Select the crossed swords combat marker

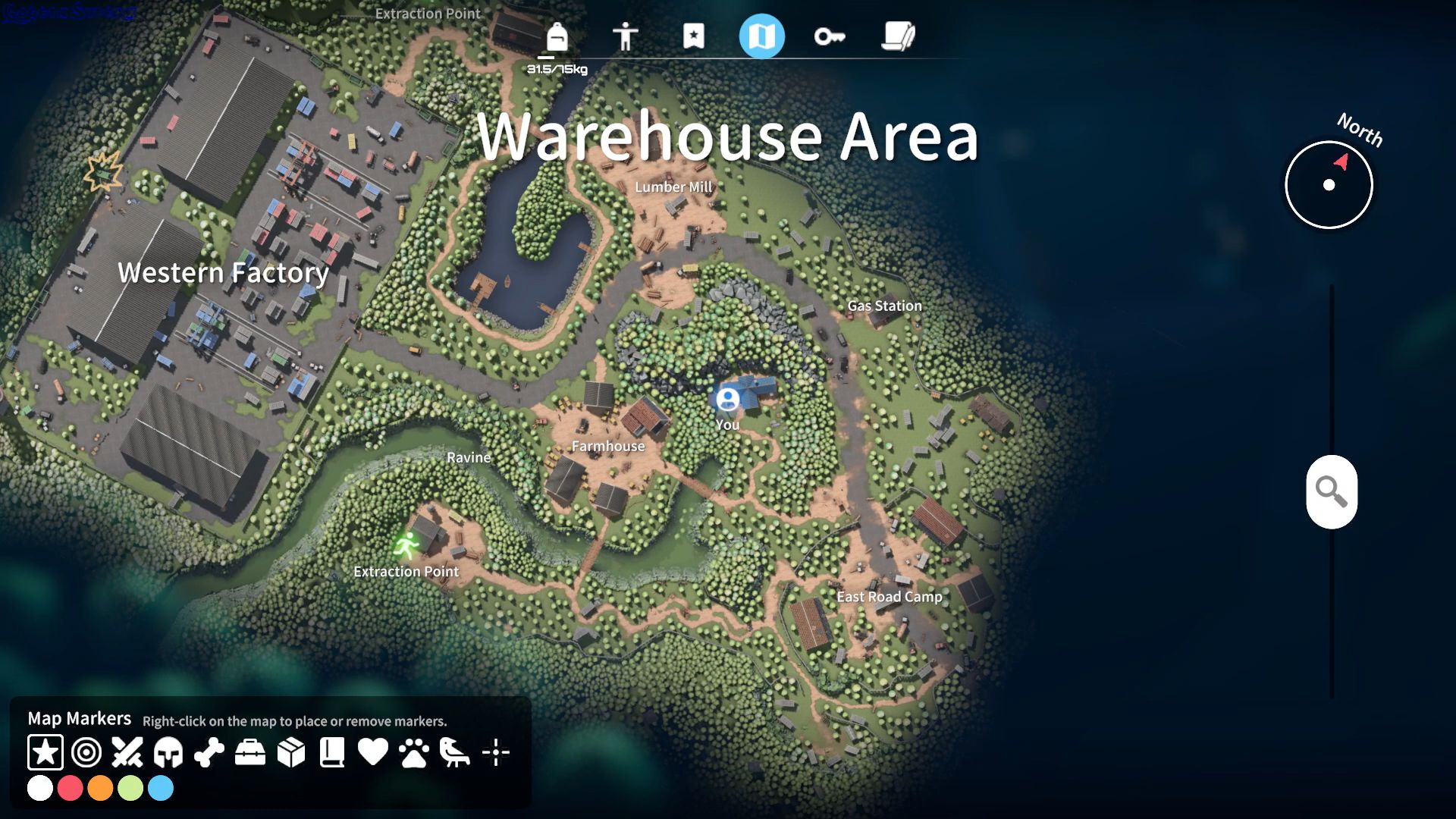tap(127, 752)
